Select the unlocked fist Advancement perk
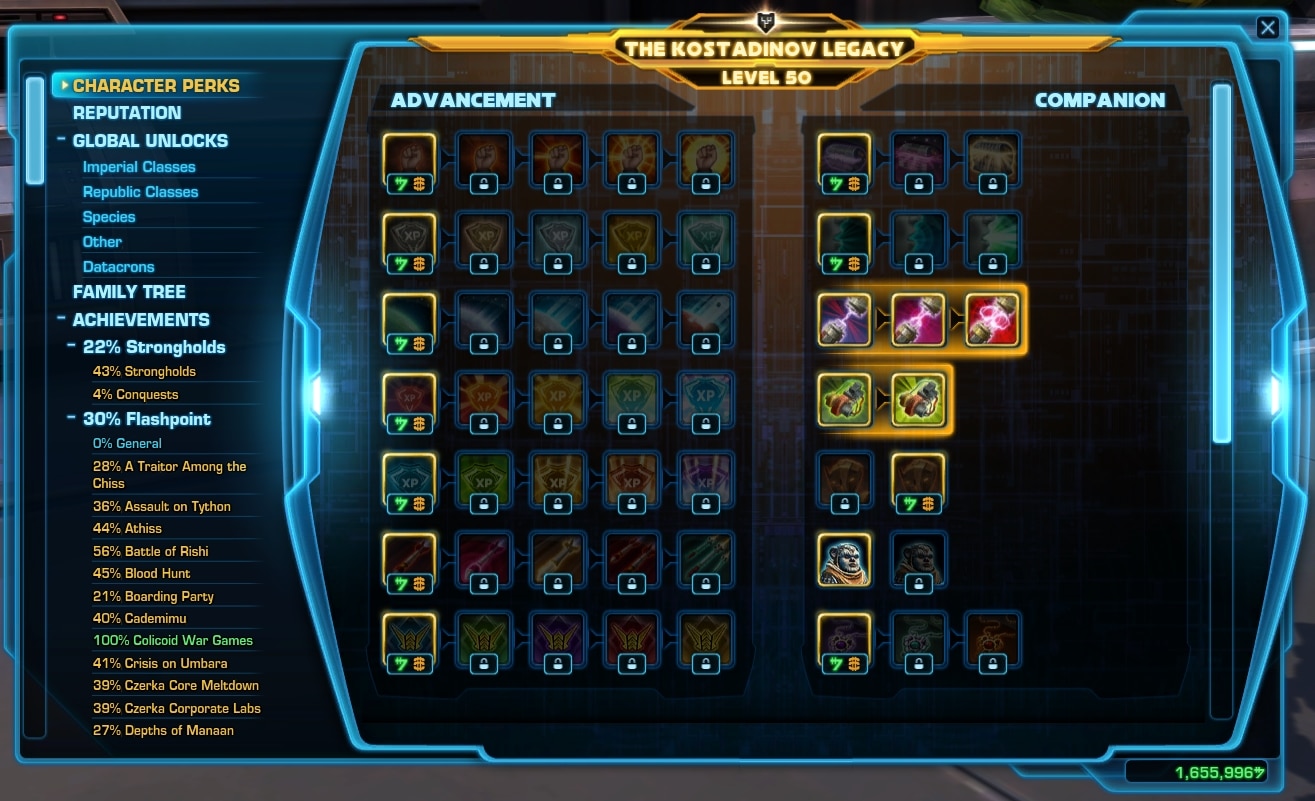 point(410,160)
